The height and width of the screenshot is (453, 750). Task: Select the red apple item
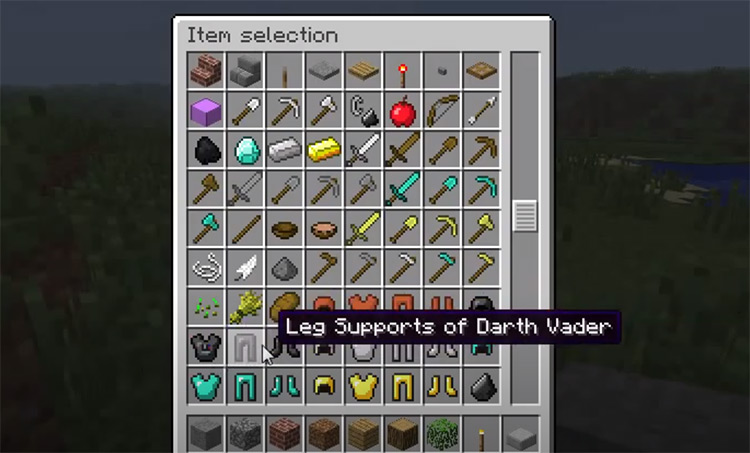[402, 110]
